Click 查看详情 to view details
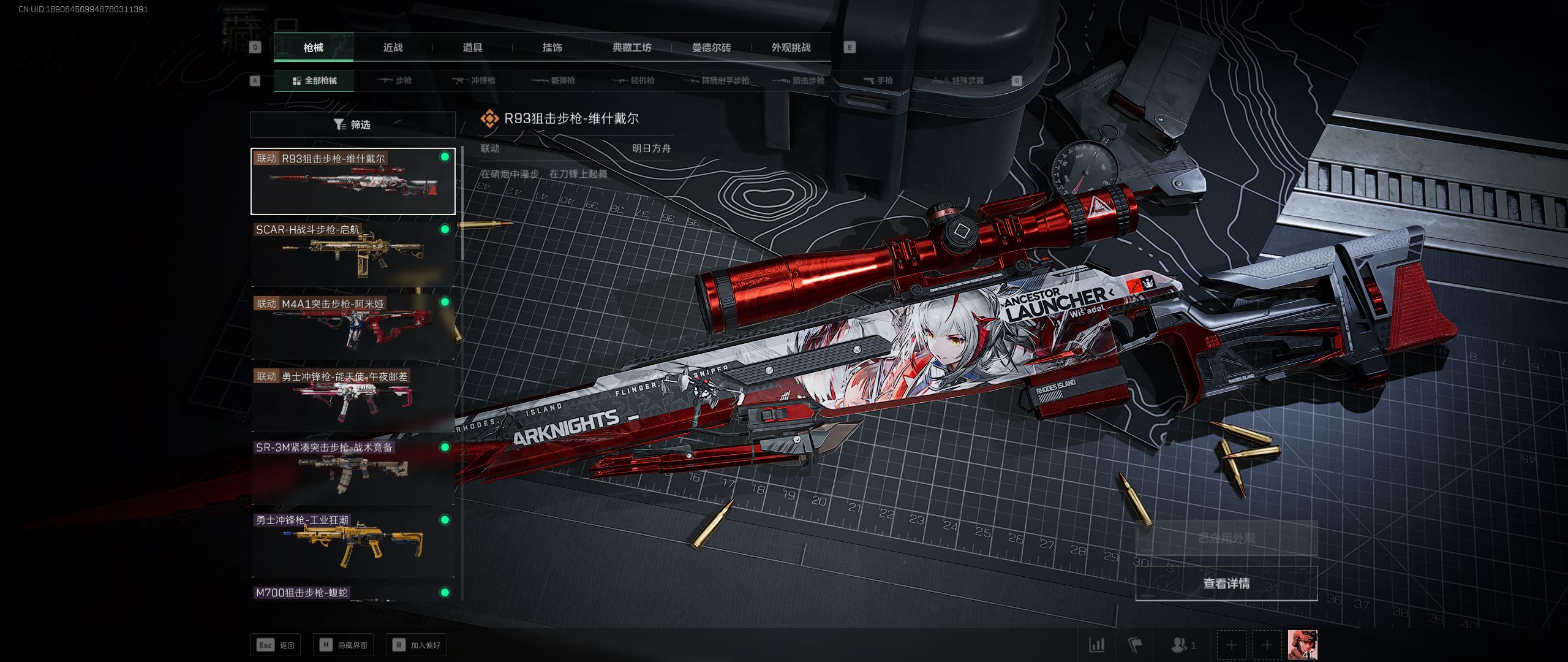1568x662 pixels. tap(1226, 584)
